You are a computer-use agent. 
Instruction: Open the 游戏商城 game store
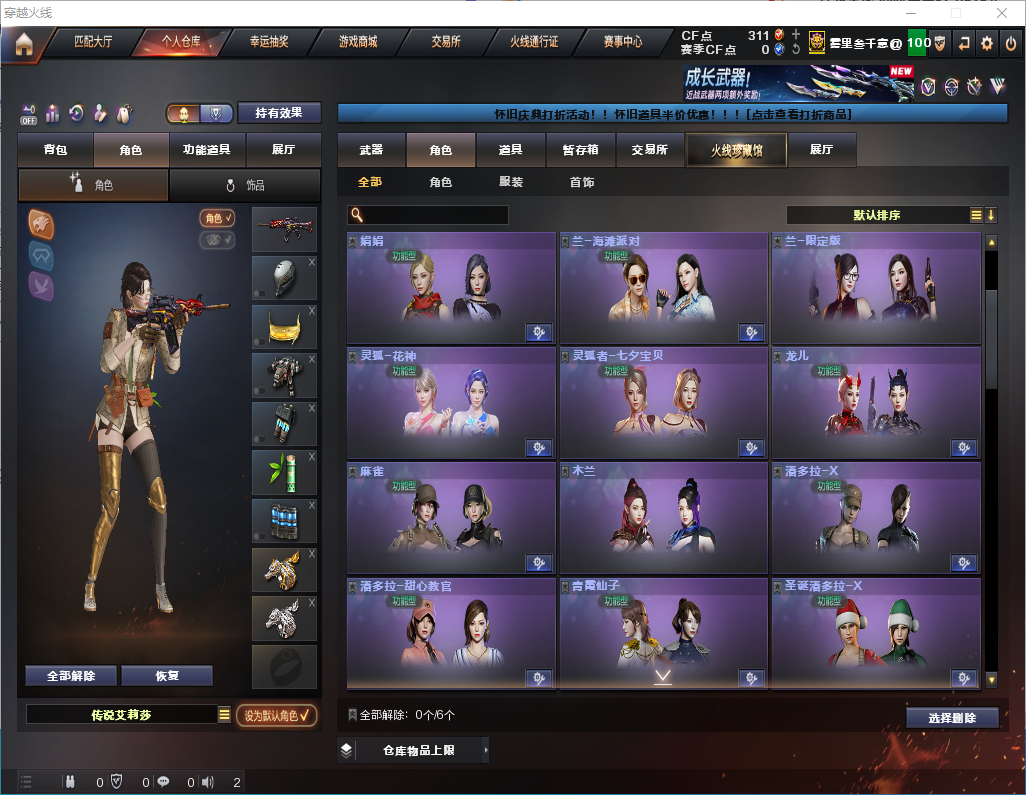click(357, 42)
